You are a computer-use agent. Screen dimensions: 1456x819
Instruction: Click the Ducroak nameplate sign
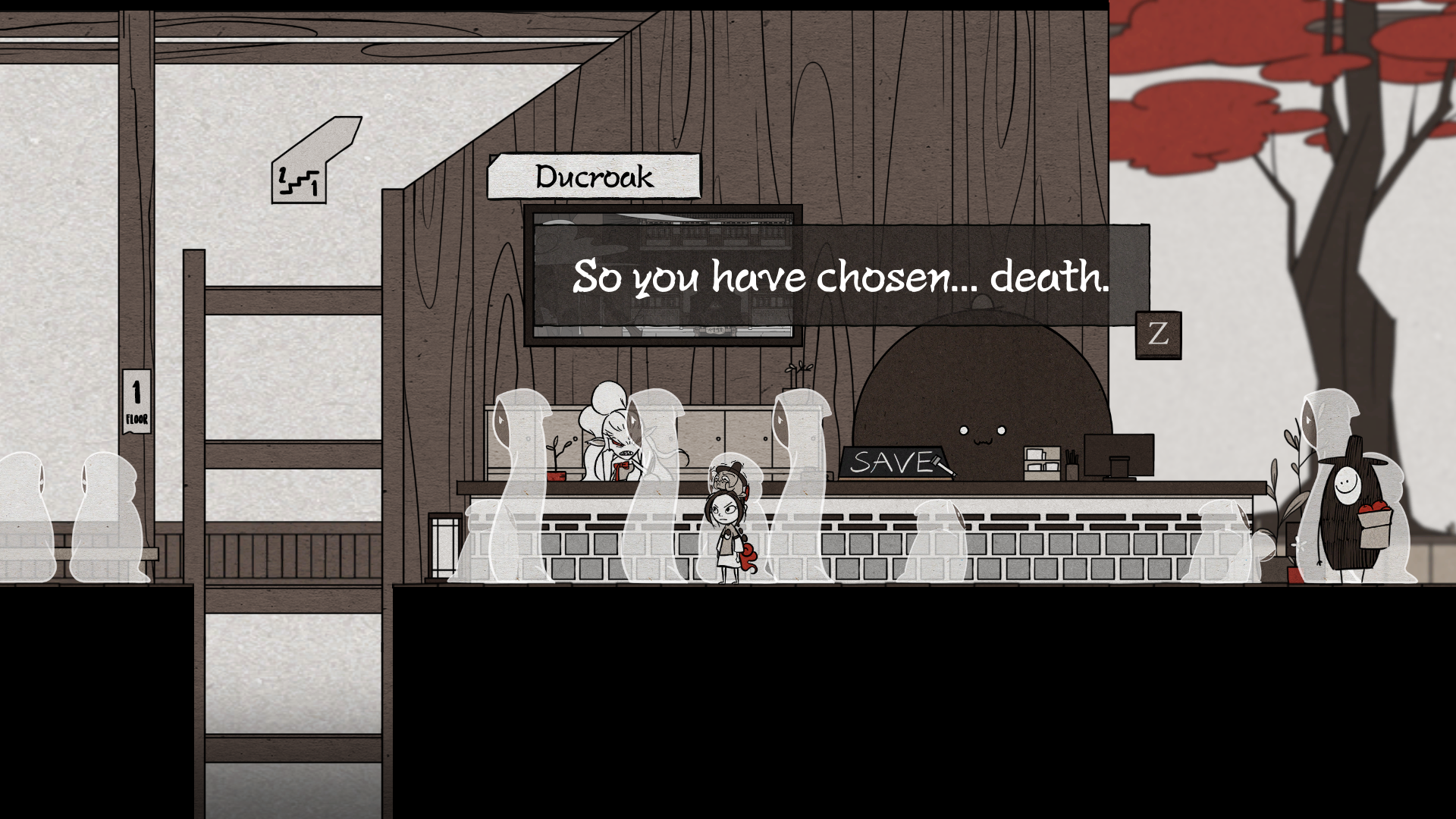tap(595, 175)
